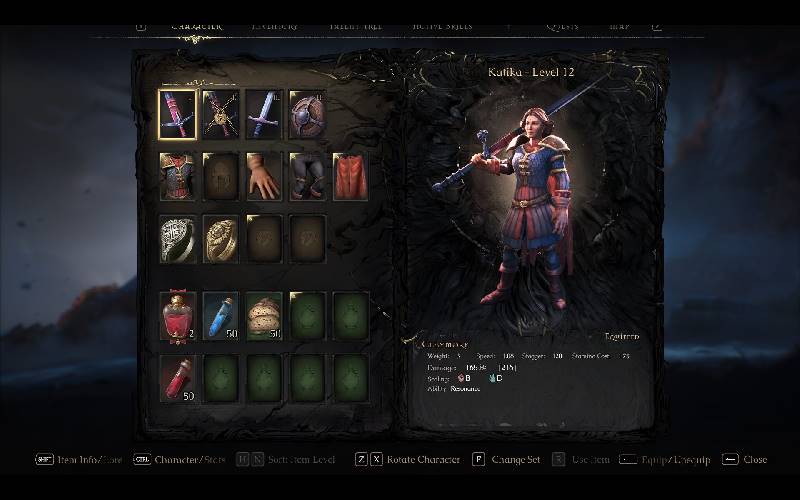800x500 pixels.
Task: Select the red and blue chest armor
Action: (x=177, y=176)
